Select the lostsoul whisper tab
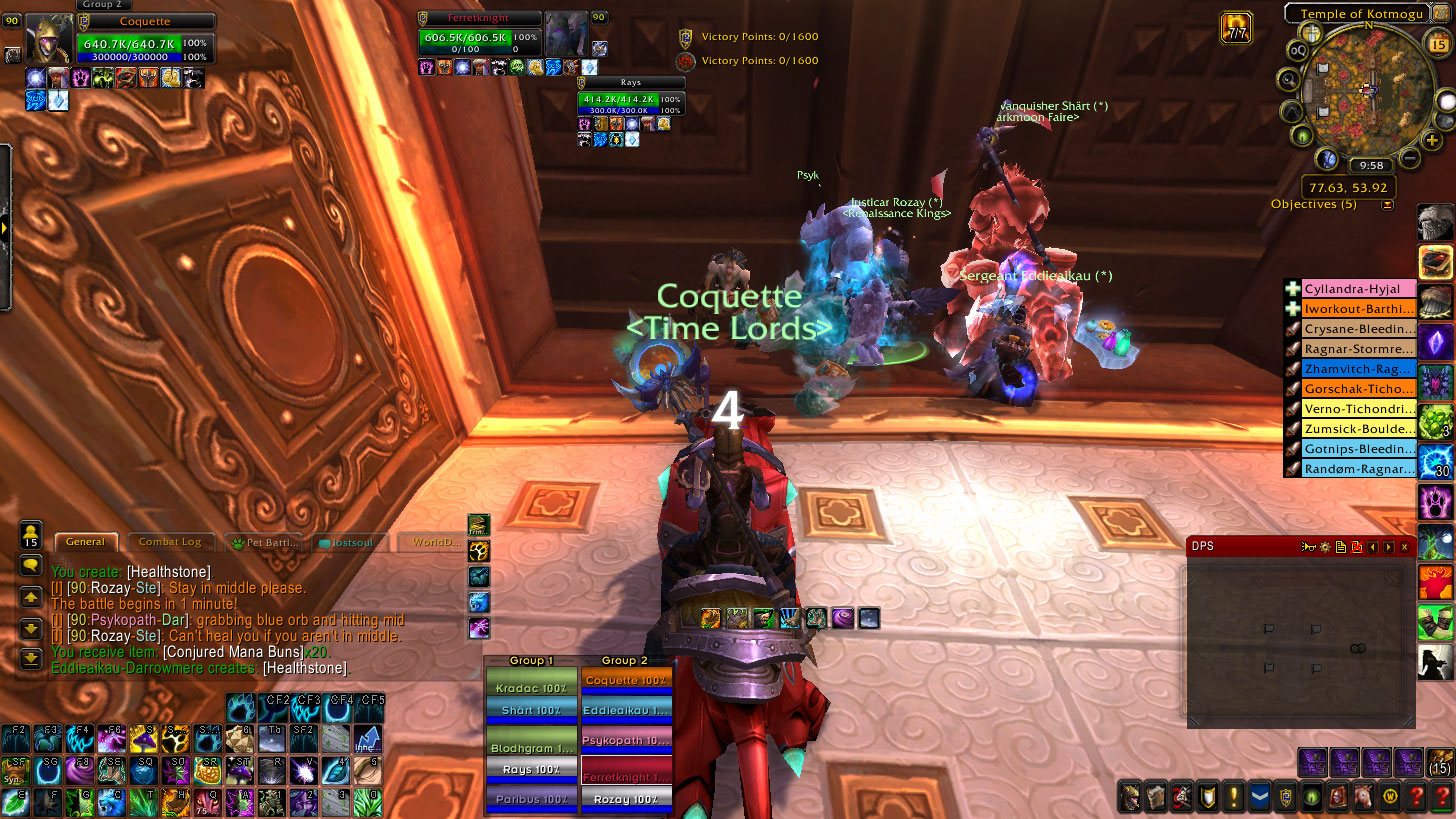1456x819 pixels. click(x=349, y=542)
